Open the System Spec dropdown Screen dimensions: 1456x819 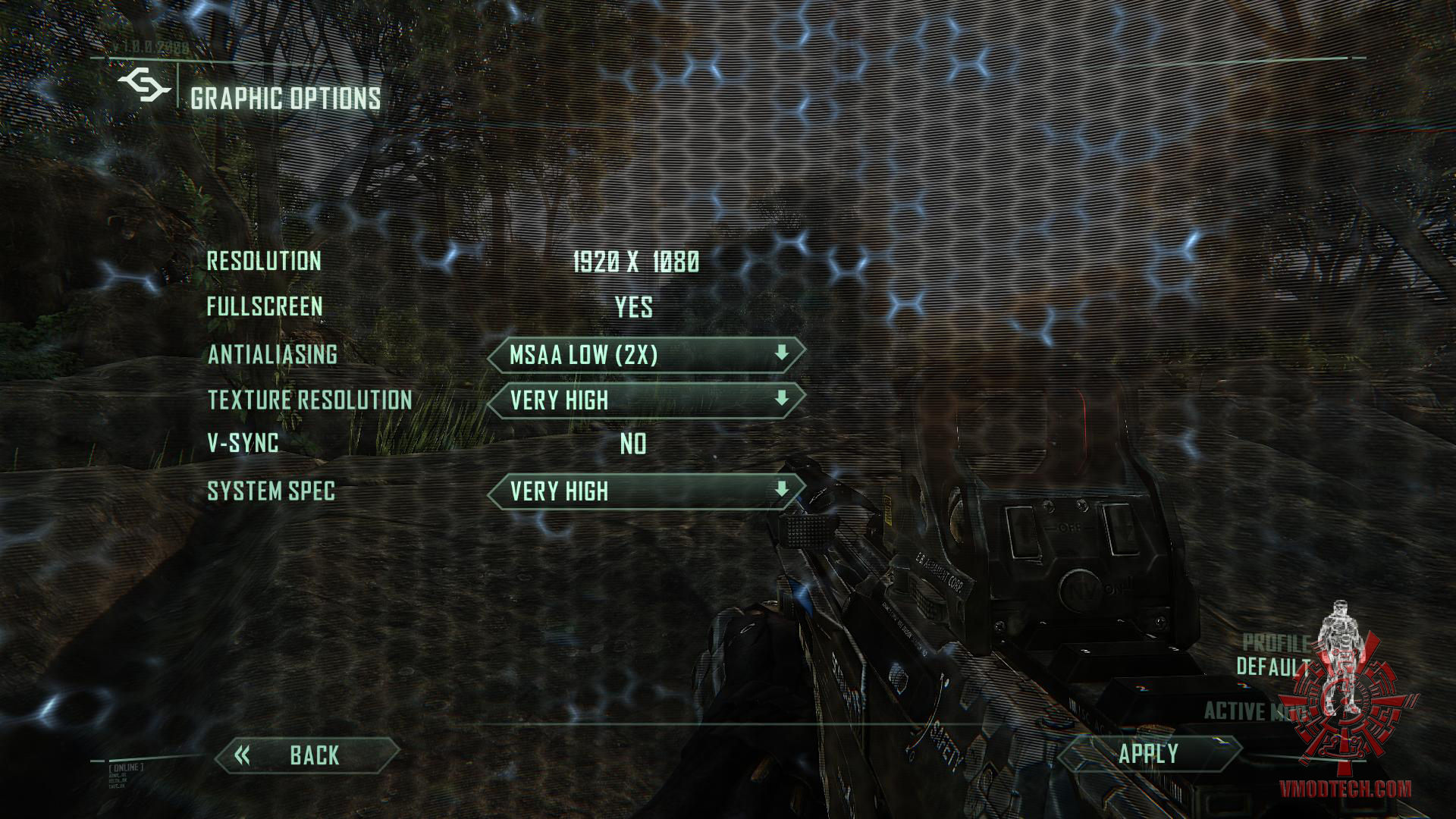click(645, 491)
